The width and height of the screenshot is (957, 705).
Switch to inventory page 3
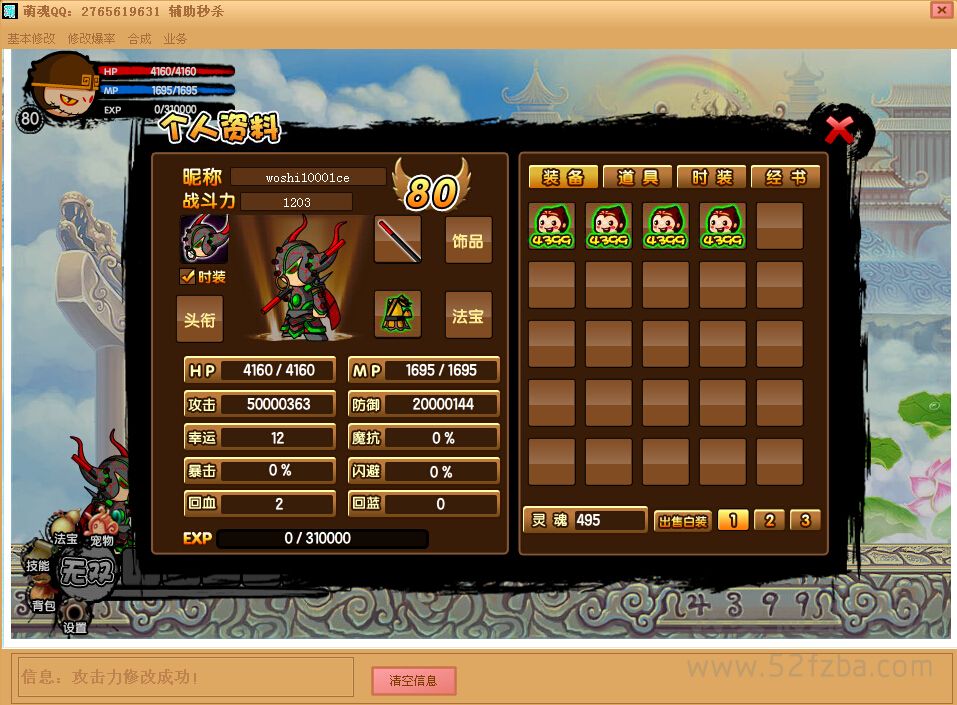click(804, 520)
